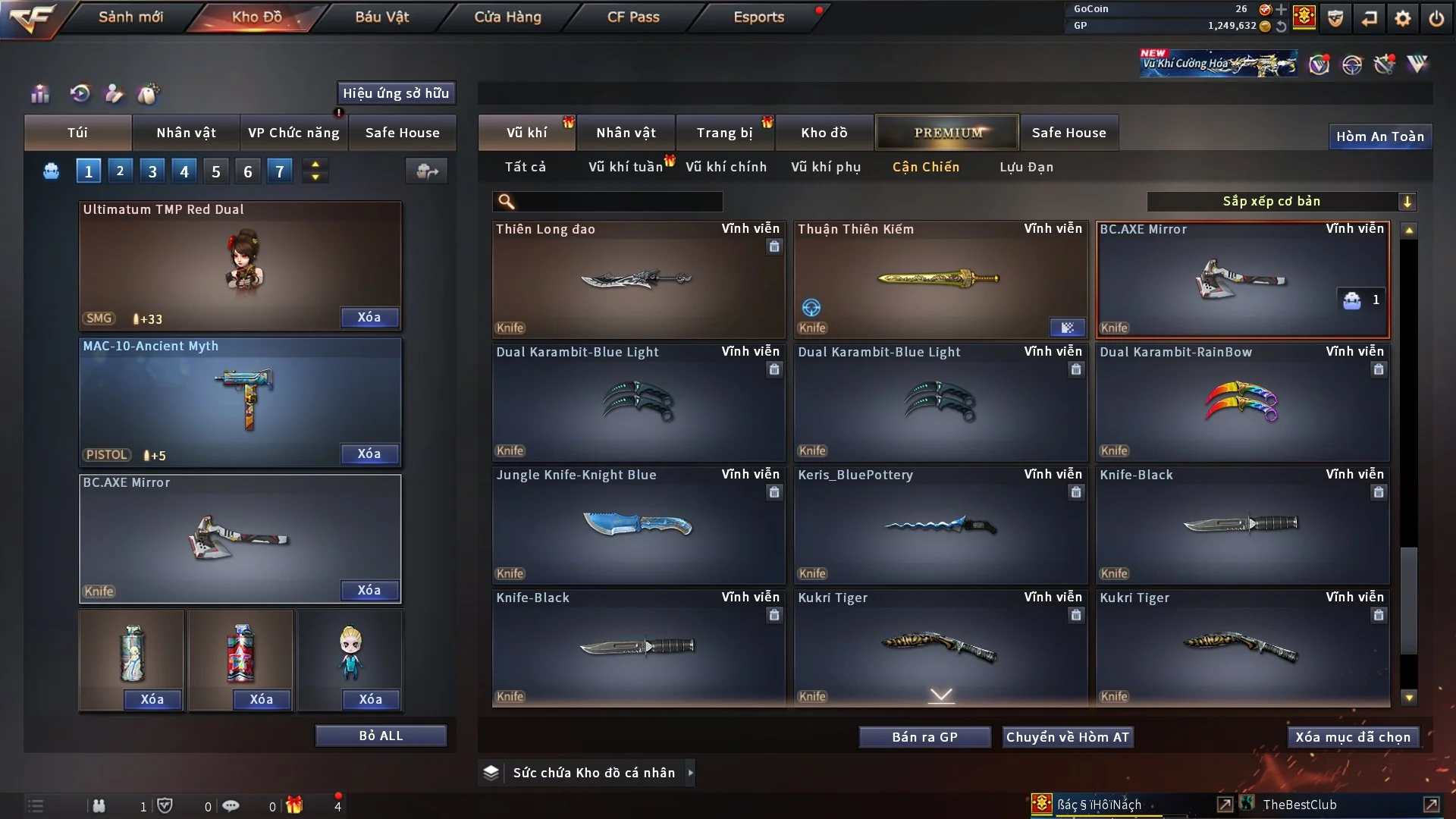Open the Cửa Hàng menu
The height and width of the screenshot is (819, 1456).
[x=507, y=17]
